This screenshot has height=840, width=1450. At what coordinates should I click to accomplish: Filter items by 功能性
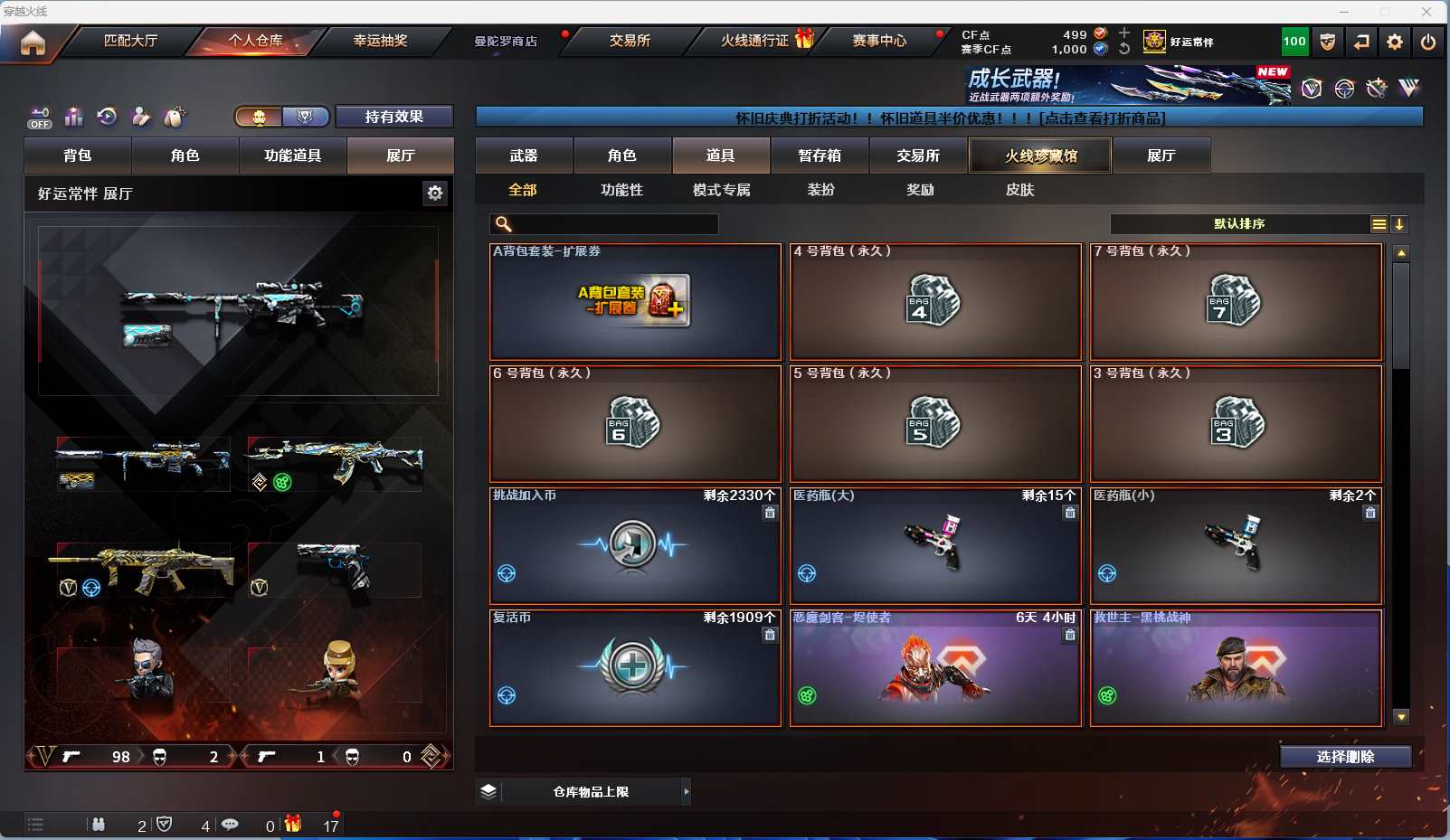click(x=621, y=190)
